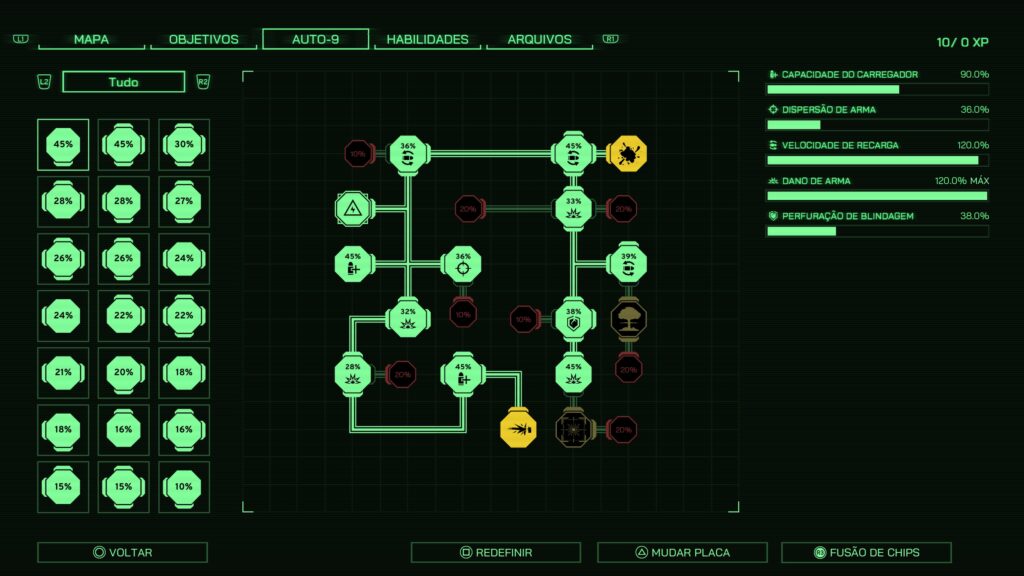Open the OBJETIVOS tab

(x=204, y=40)
